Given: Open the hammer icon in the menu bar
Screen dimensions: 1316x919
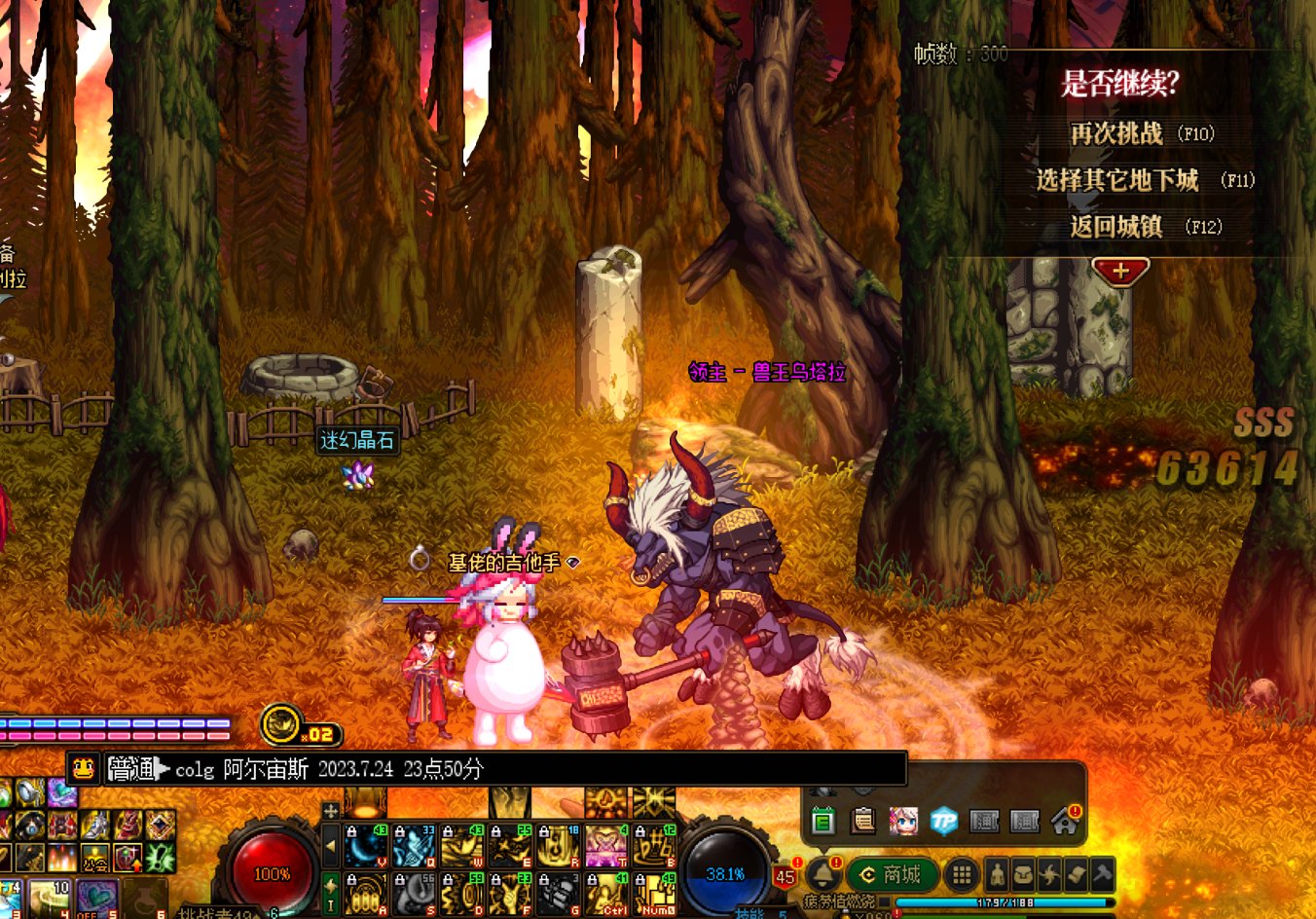Looking at the screenshot, I should pos(1101,875).
